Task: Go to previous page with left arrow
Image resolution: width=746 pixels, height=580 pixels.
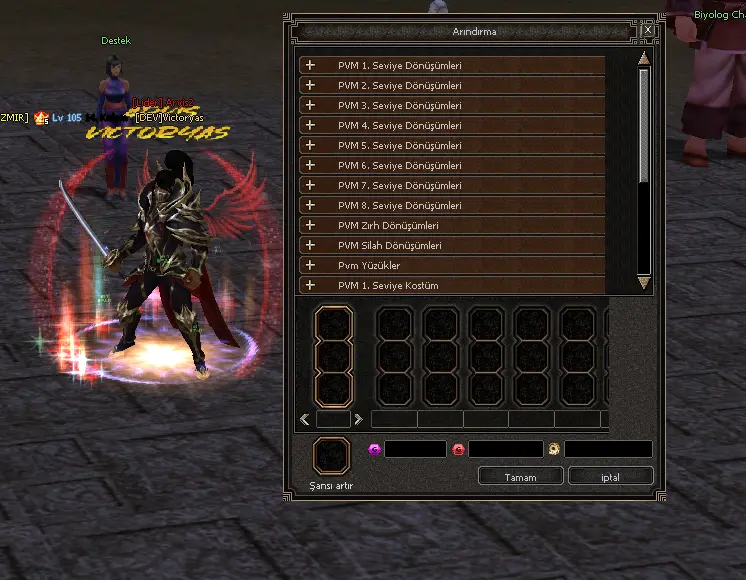Action: (305, 419)
